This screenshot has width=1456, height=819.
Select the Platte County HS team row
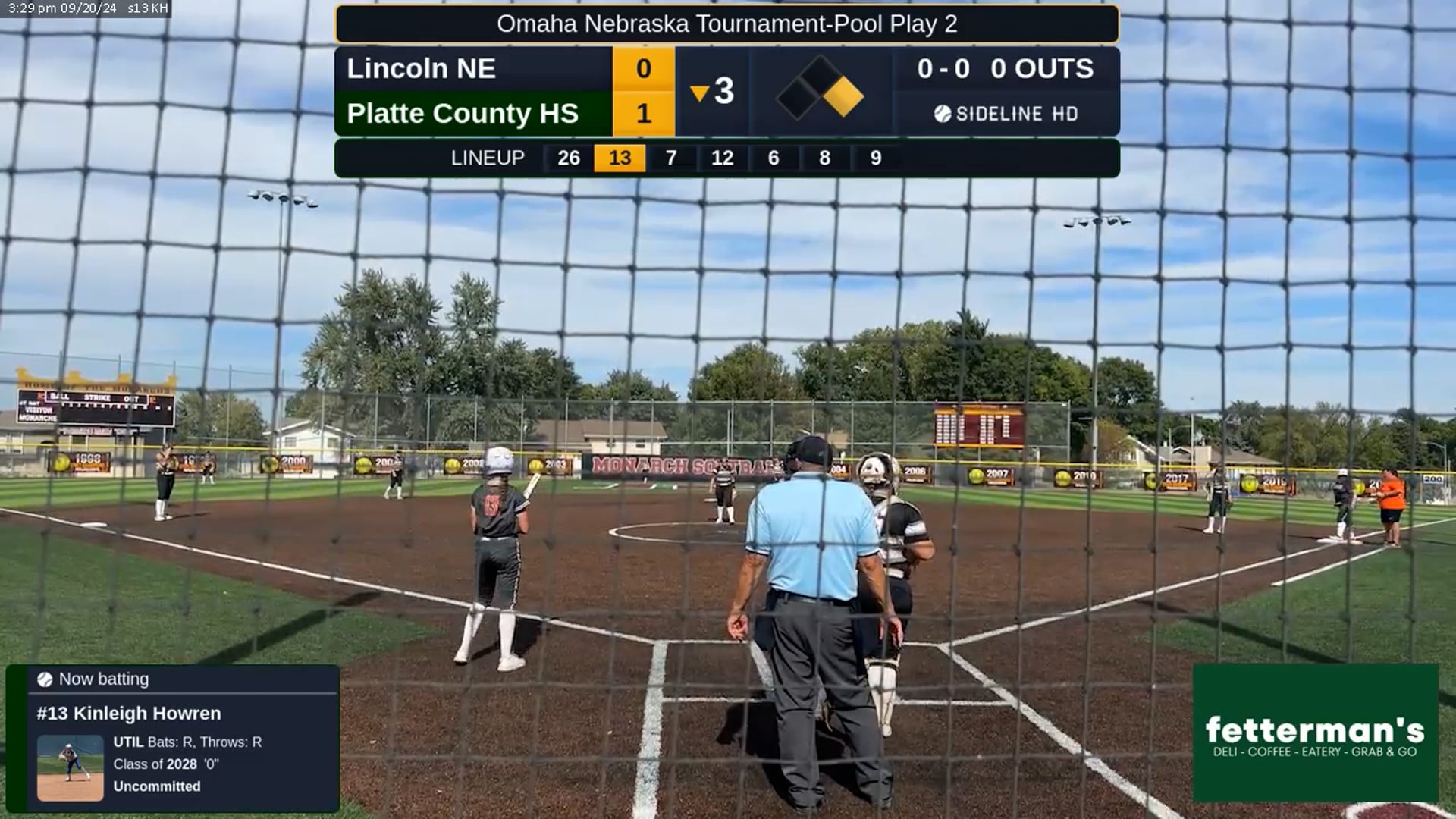tap(474, 114)
